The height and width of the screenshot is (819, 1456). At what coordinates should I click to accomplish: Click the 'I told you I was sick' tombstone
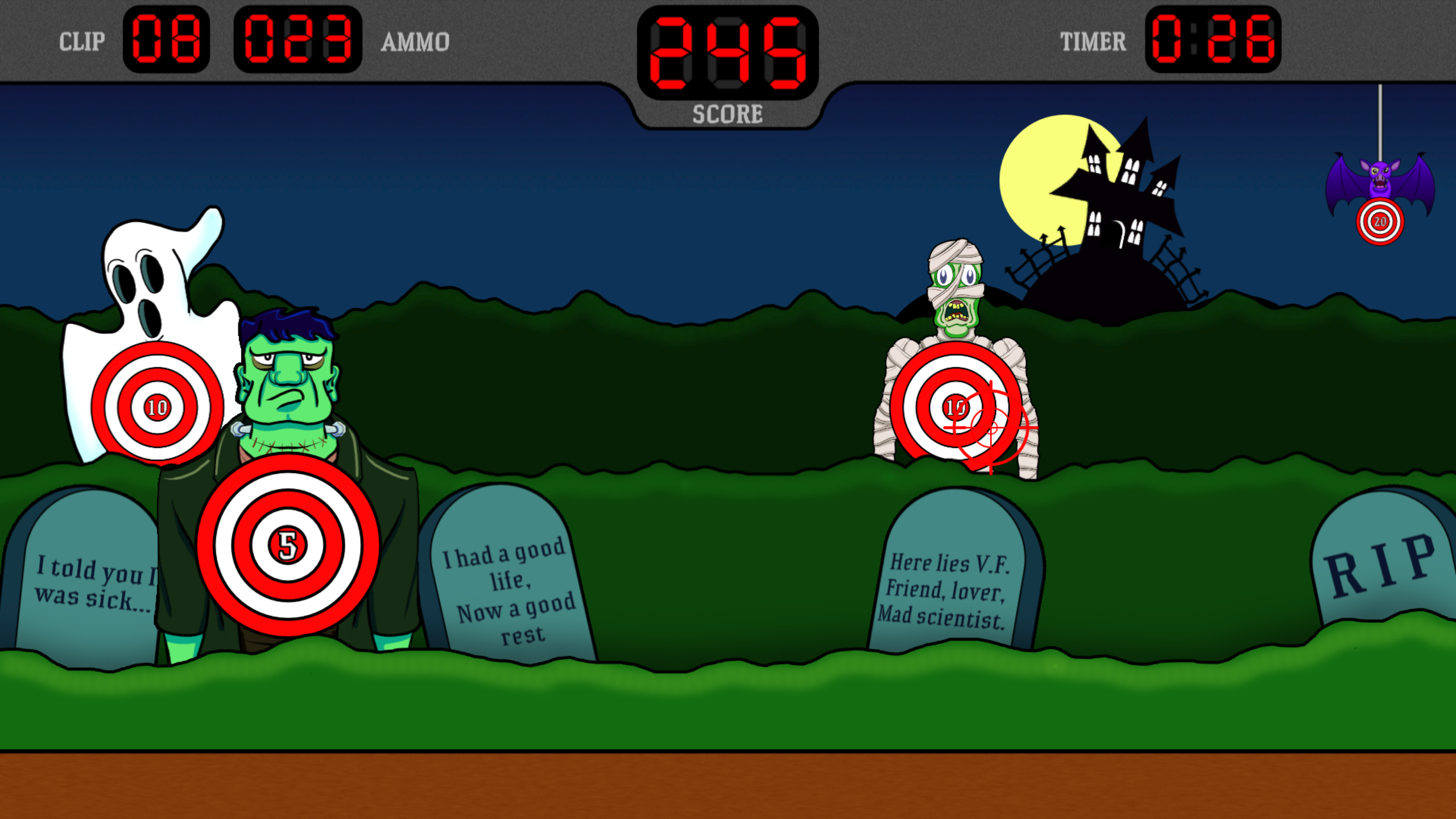point(85,580)
